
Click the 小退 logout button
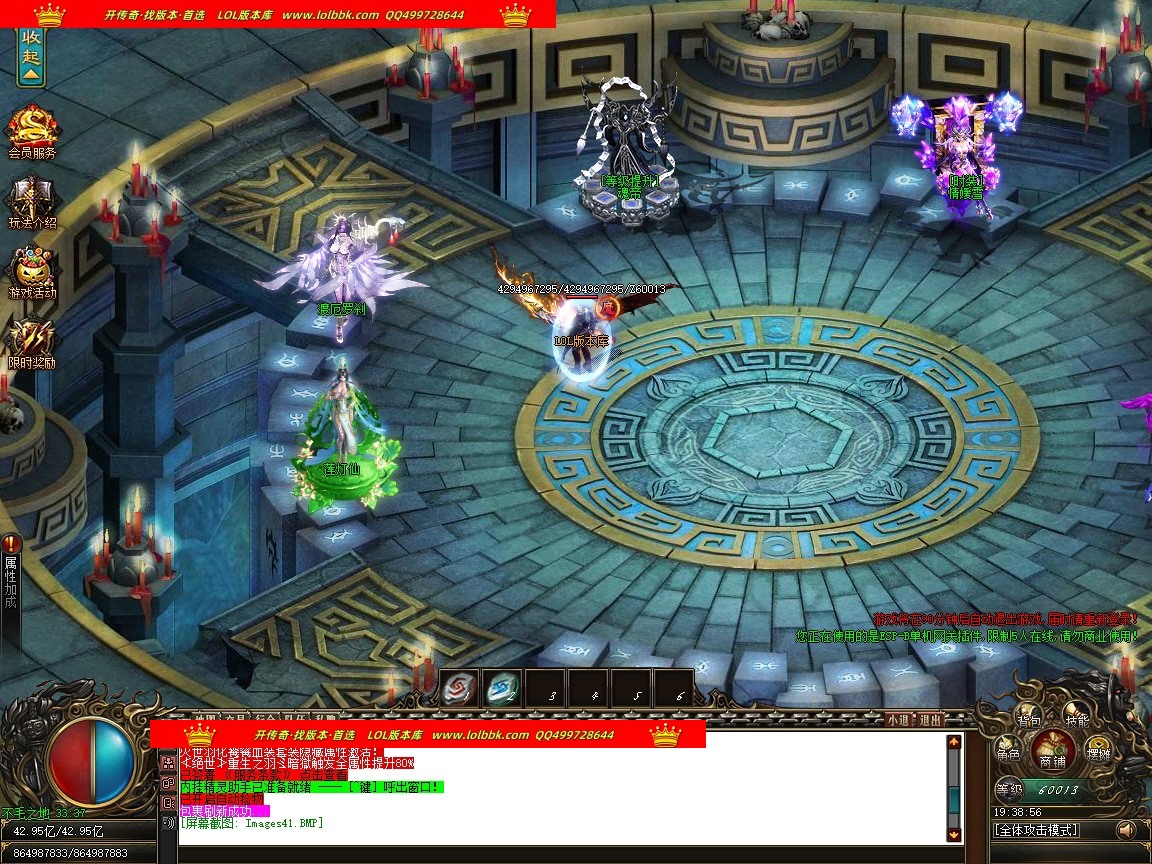(897, 719)
